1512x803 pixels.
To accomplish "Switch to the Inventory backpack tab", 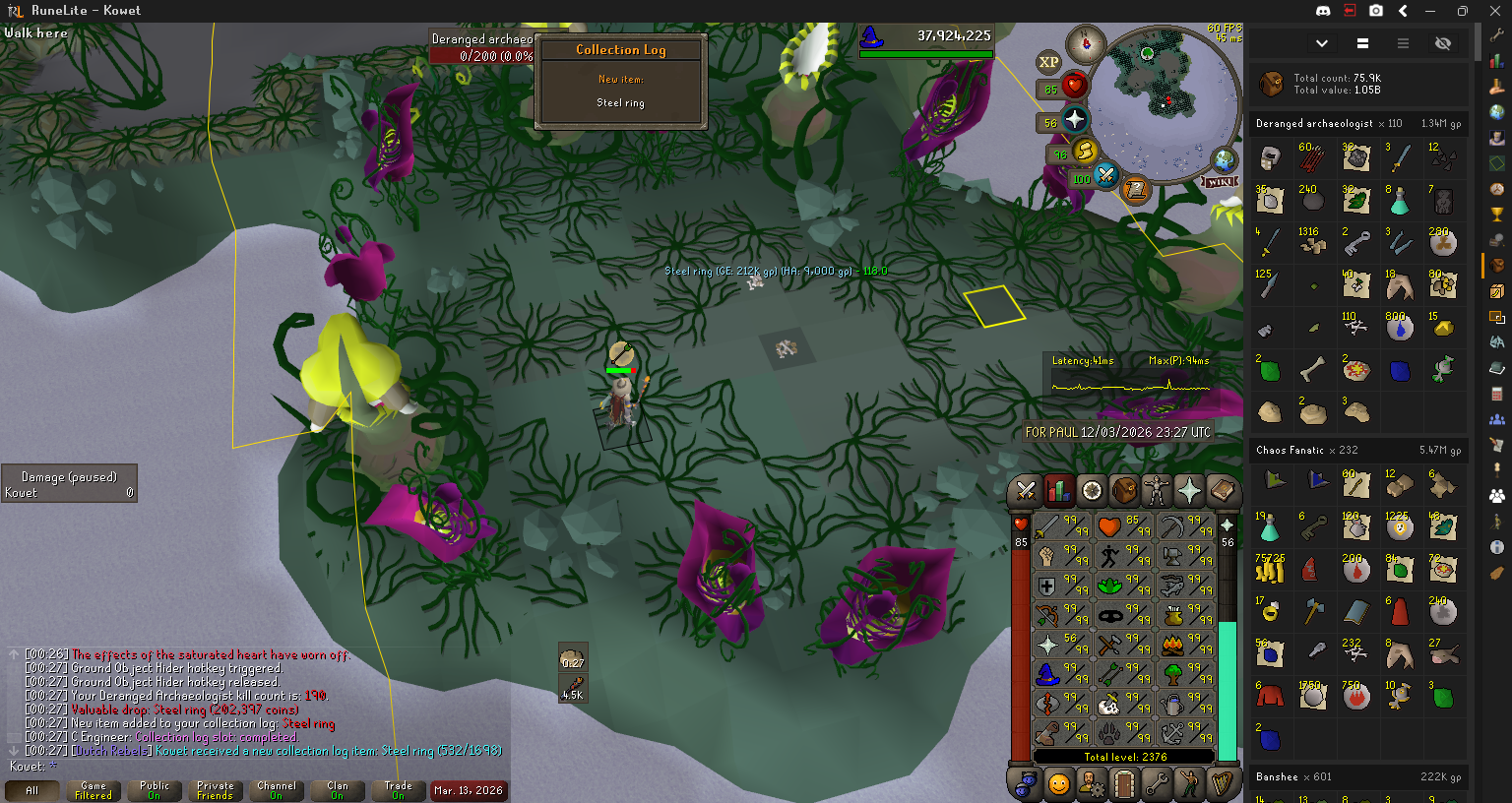I will coord(1124,490).
